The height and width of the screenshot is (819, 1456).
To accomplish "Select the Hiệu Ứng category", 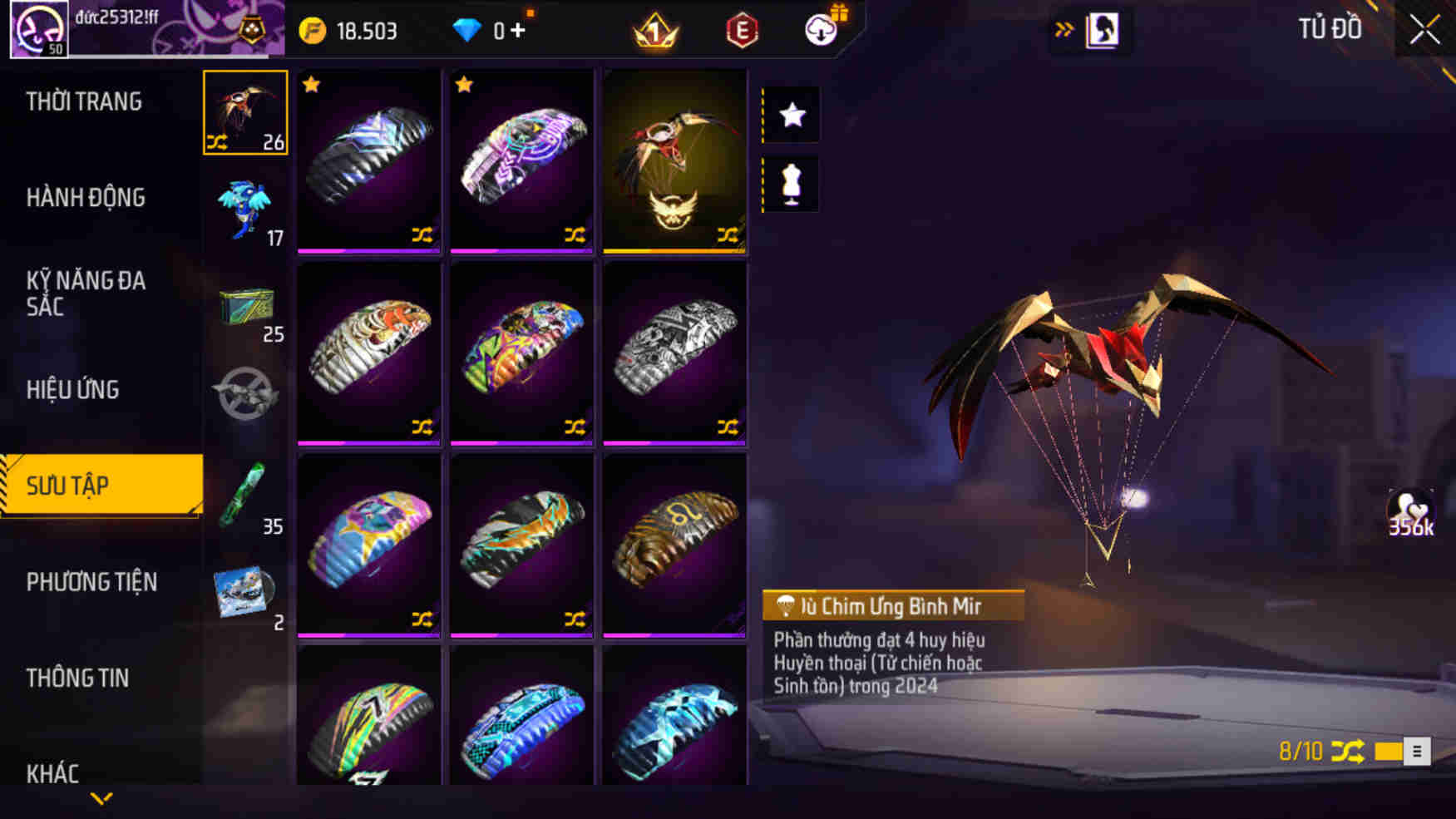I will 73,390.
